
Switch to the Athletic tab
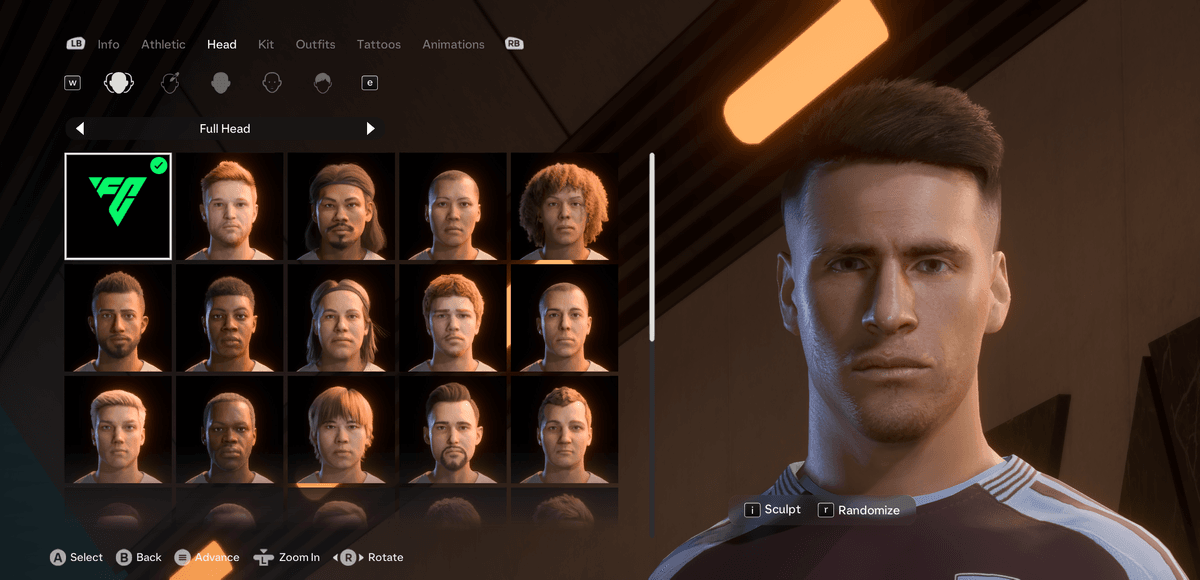pyautogui.click(x=163, y=44)
